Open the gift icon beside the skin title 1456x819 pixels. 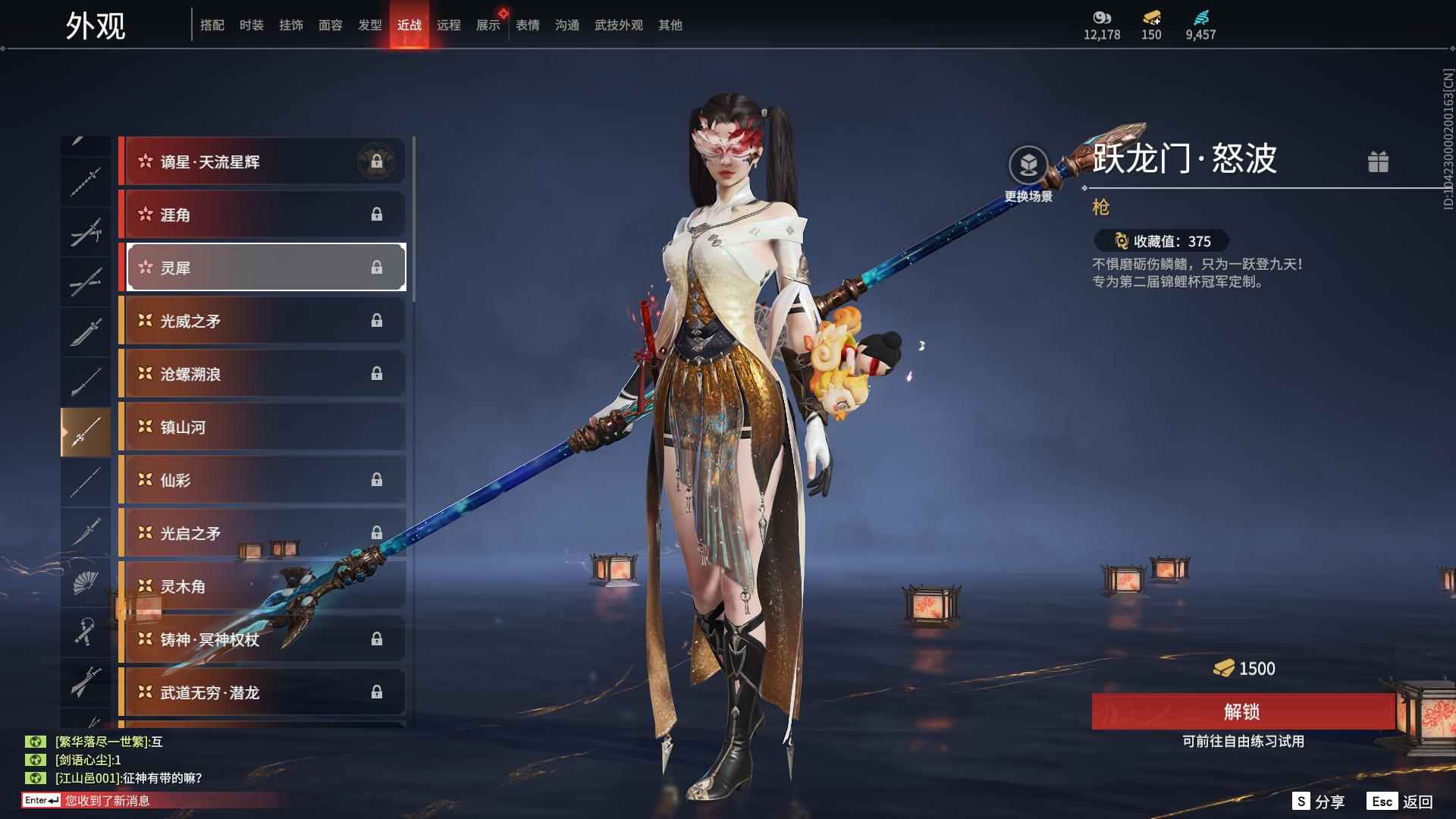[1378, 162]
